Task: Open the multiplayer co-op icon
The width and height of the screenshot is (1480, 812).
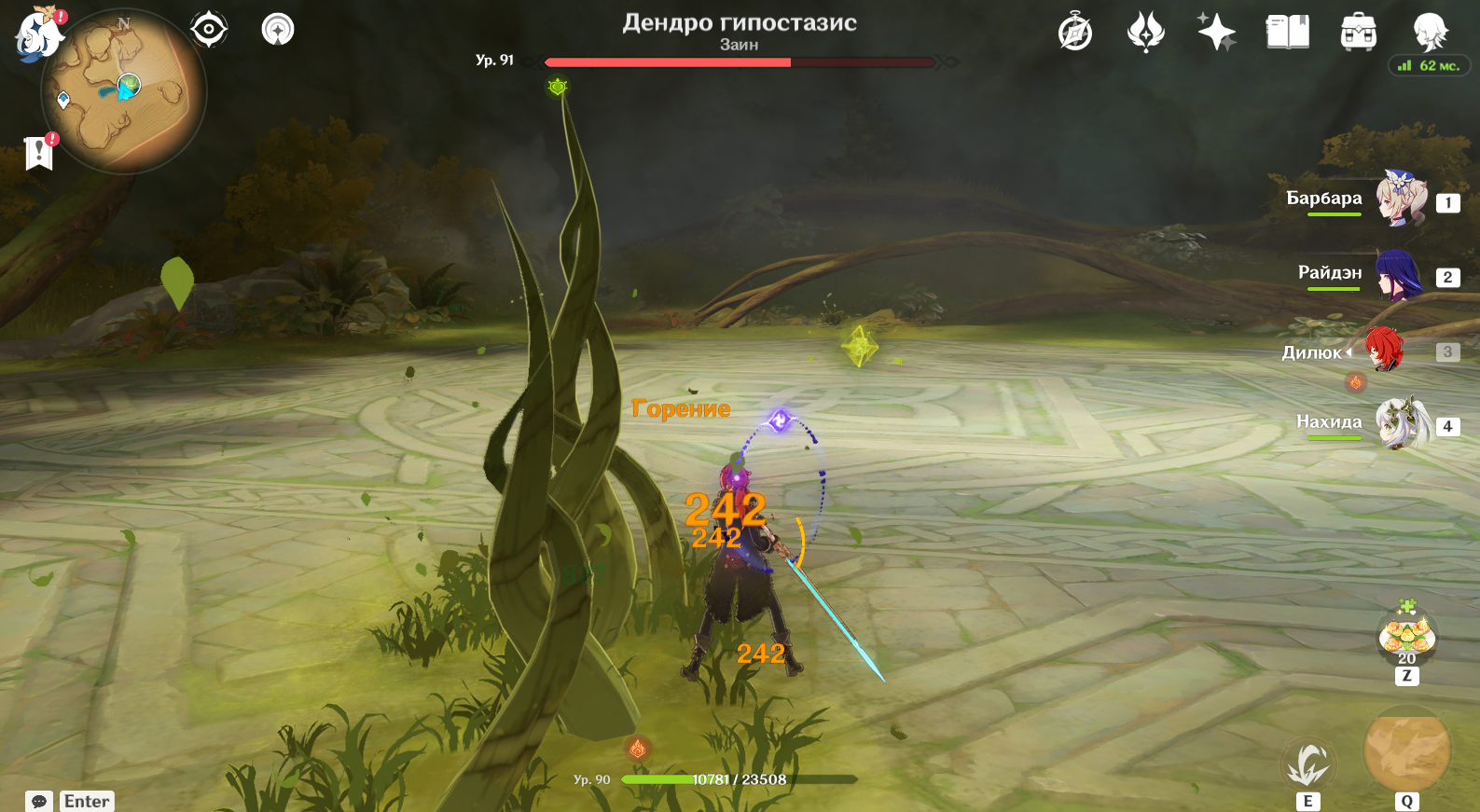Action: coord(278,30)
